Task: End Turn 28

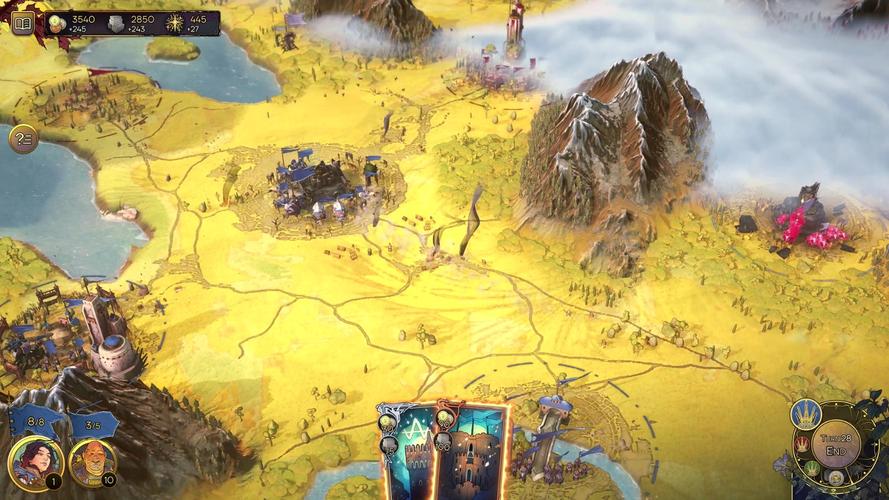Action: click(835, 444)
